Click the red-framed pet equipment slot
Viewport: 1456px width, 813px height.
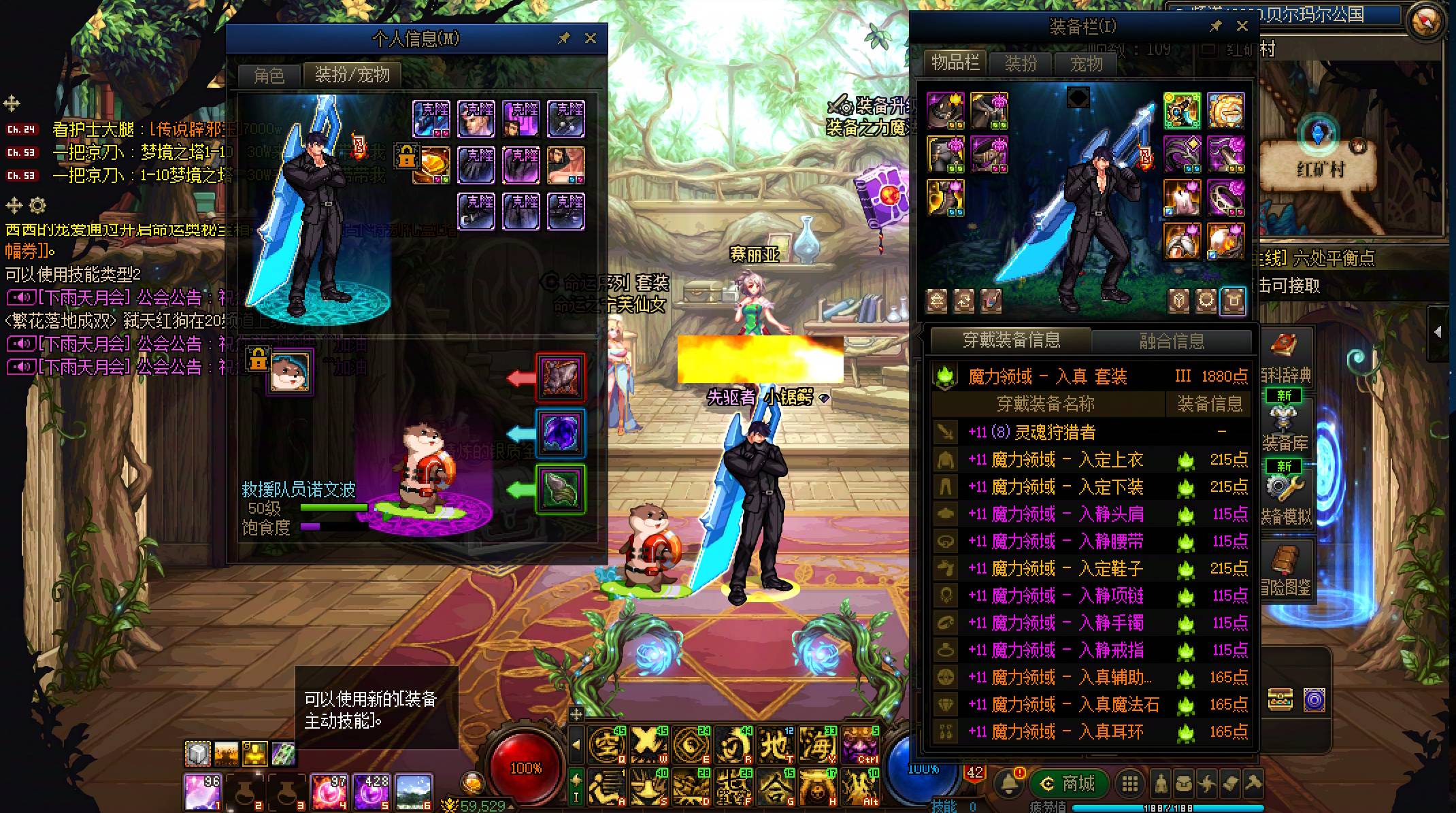pyautogui.click(x=560, y=376)
